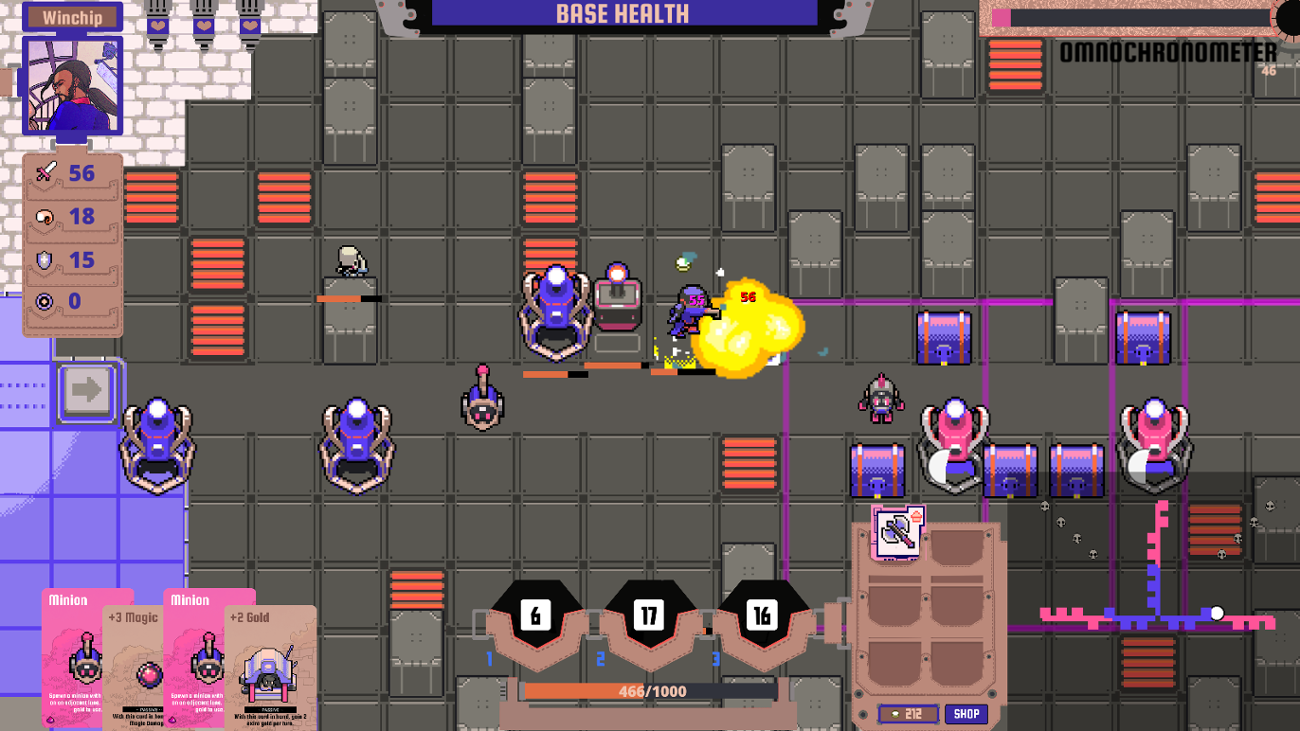Open the SHOP
Screen dimensions: 1300x731
[968, 713]
